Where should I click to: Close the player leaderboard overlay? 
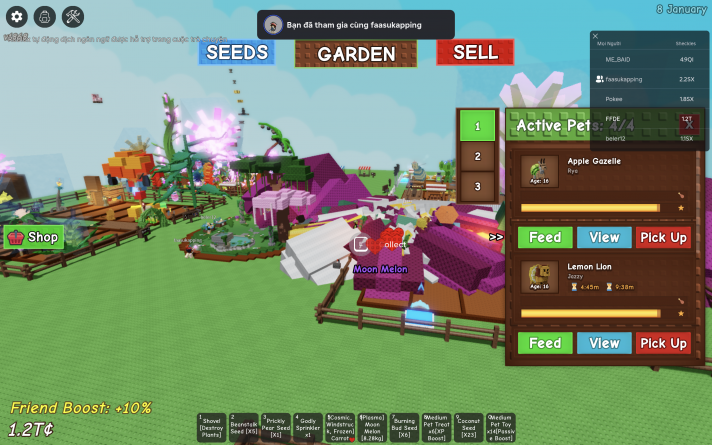[596, 36]
